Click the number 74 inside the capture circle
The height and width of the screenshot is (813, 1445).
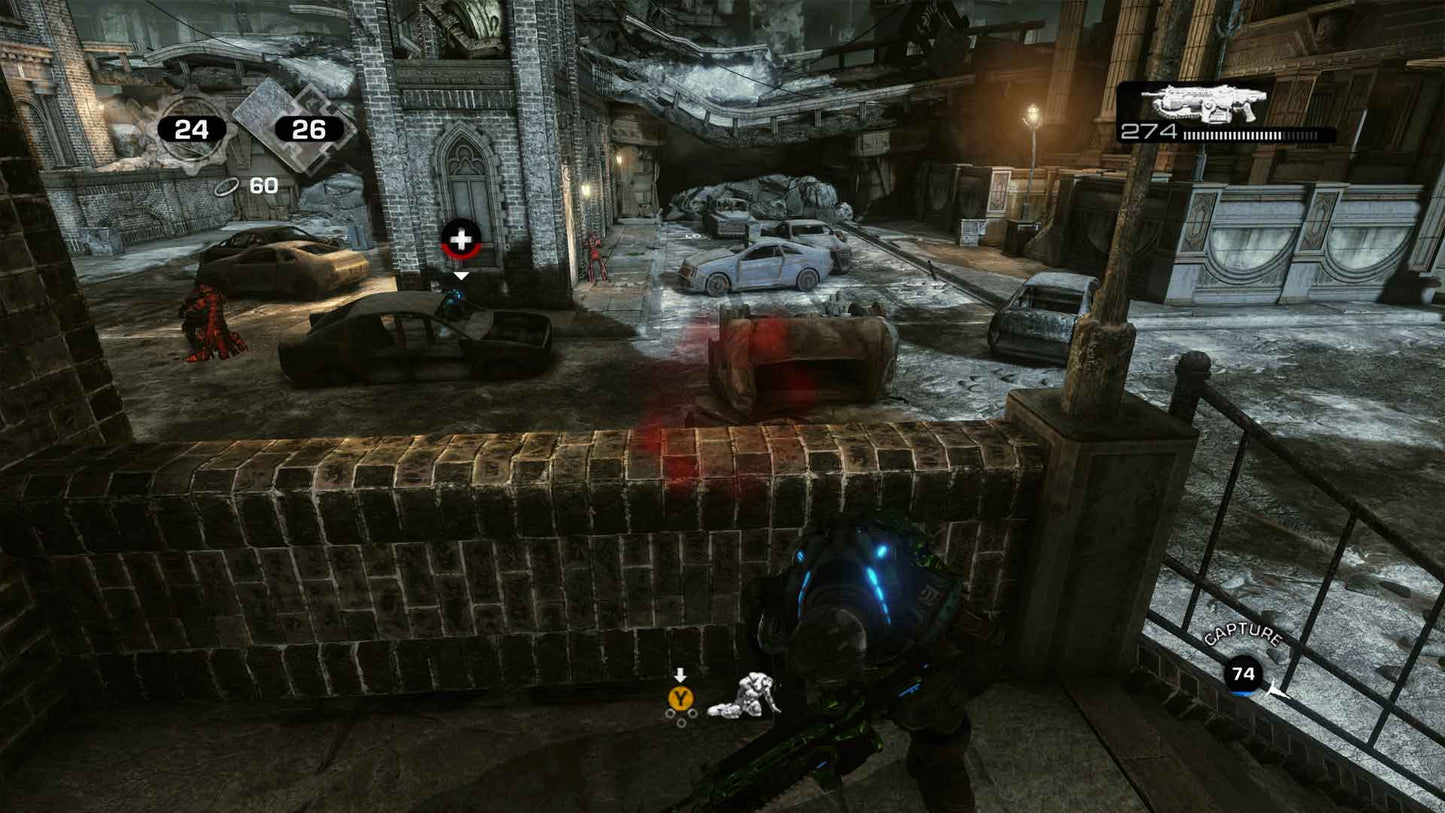[x=1243, y=674]
